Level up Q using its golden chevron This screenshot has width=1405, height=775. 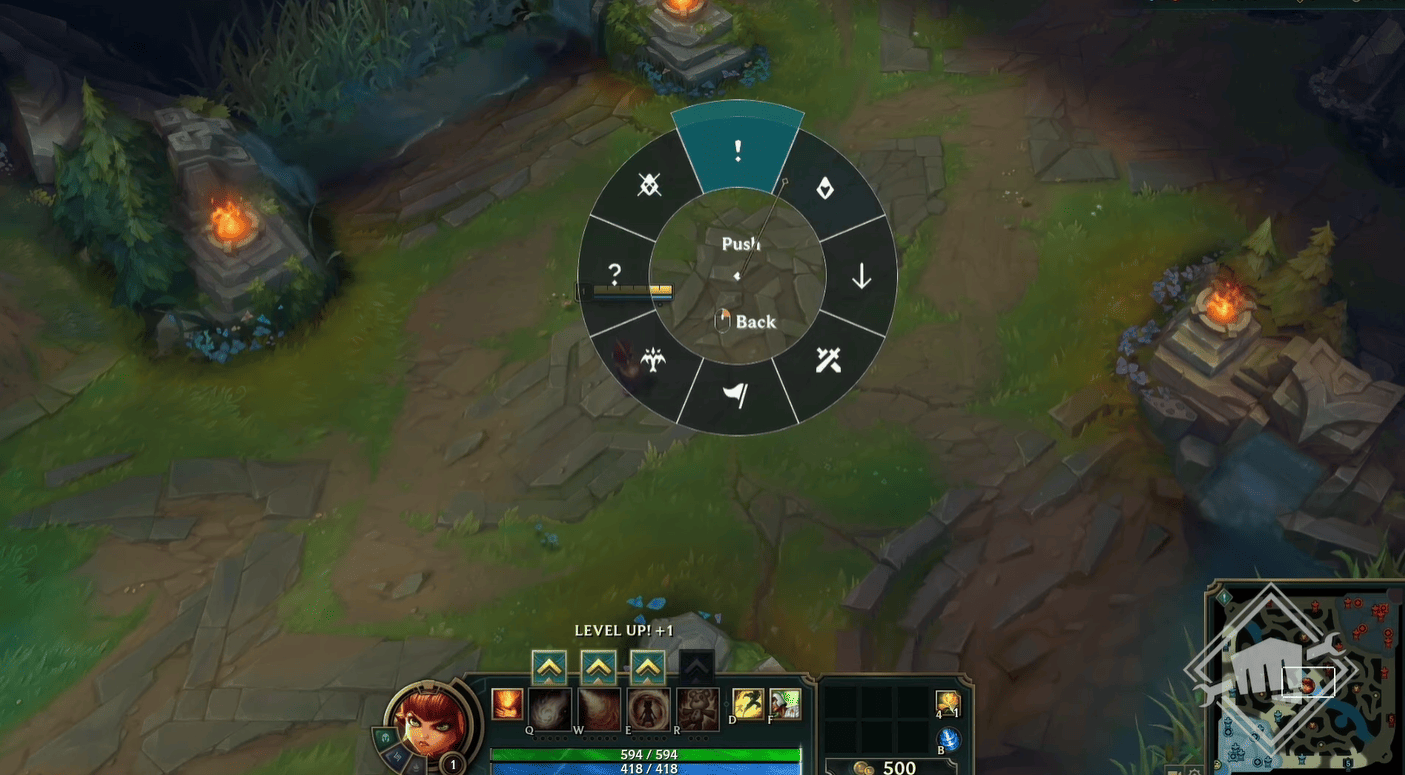549,666
